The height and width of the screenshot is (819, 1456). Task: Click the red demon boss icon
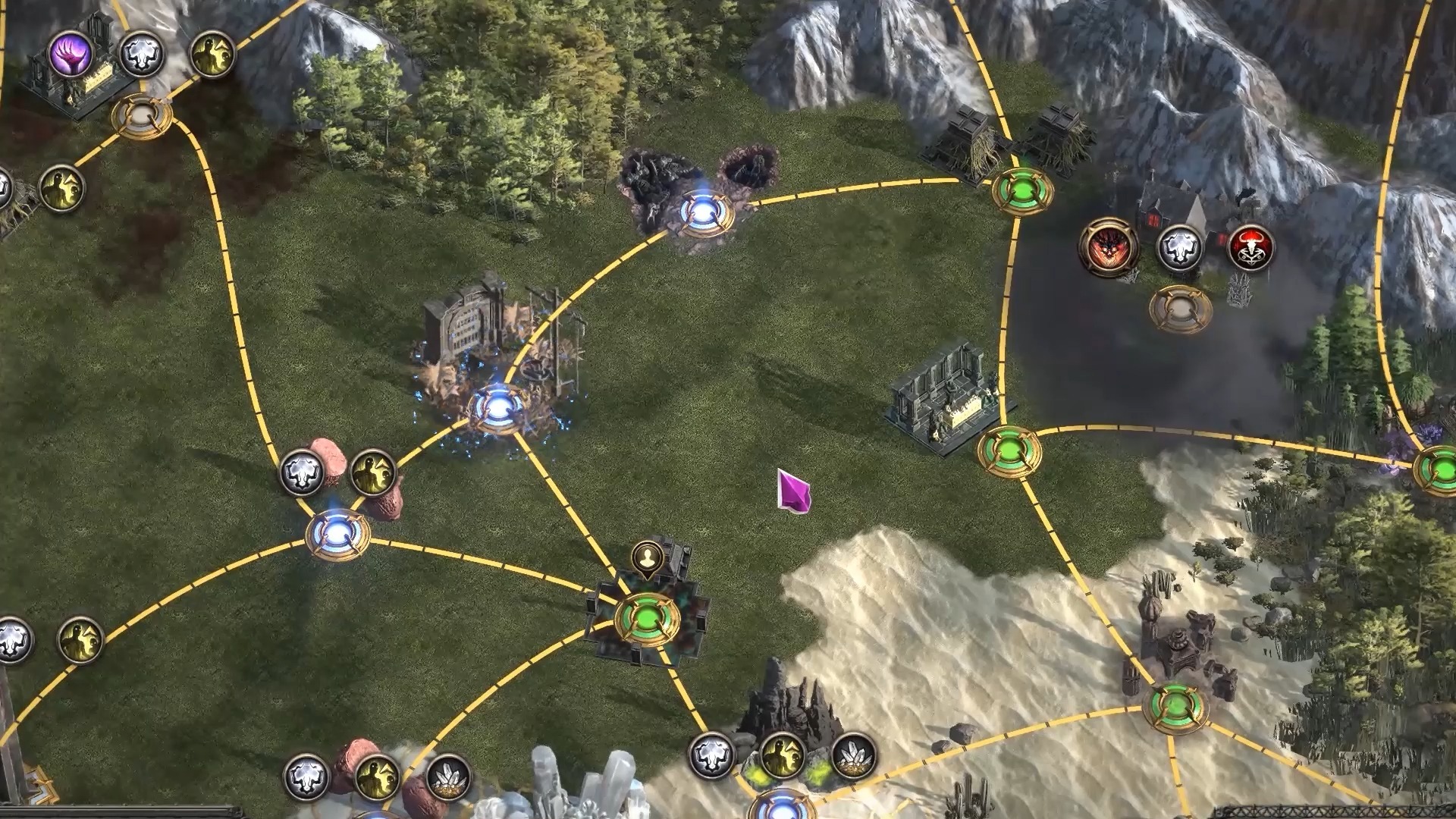[1108, 246]
